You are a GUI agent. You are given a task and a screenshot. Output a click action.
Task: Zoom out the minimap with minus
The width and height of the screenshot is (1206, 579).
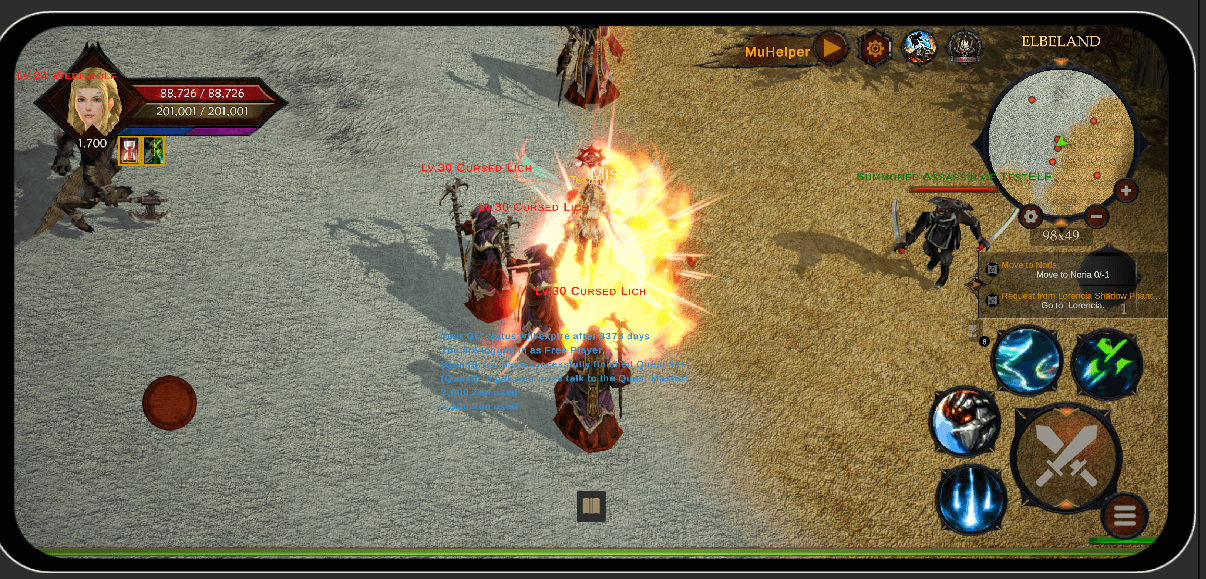click(x=1097, y=215)
